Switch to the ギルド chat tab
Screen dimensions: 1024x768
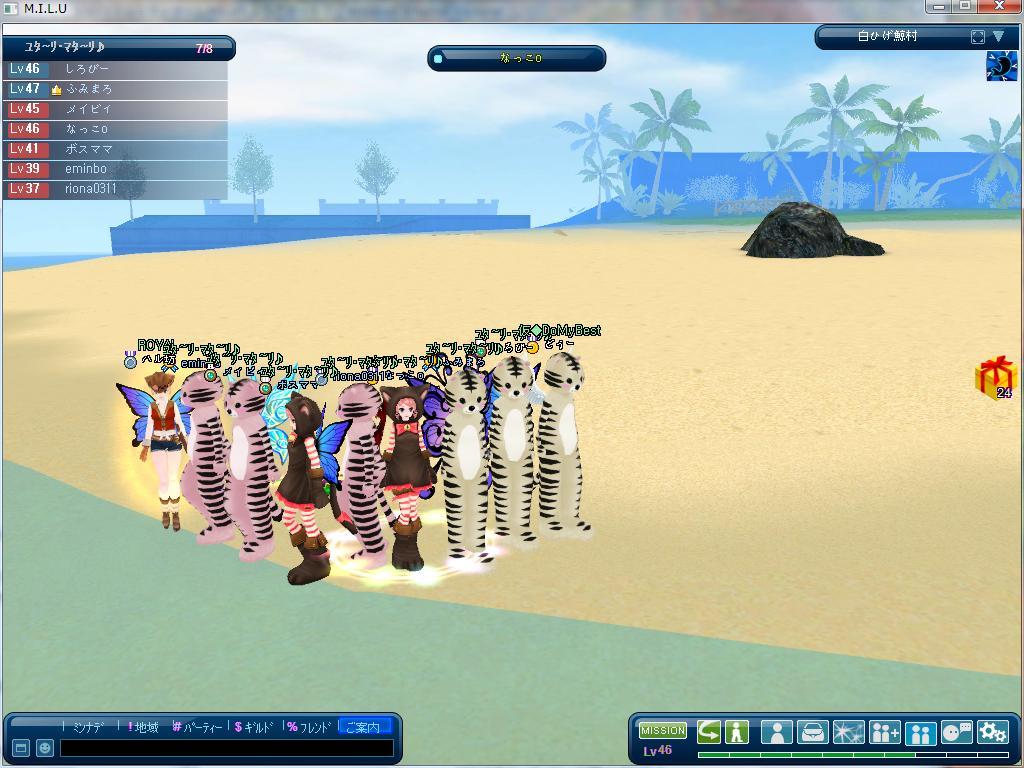(x=257, y=727)
